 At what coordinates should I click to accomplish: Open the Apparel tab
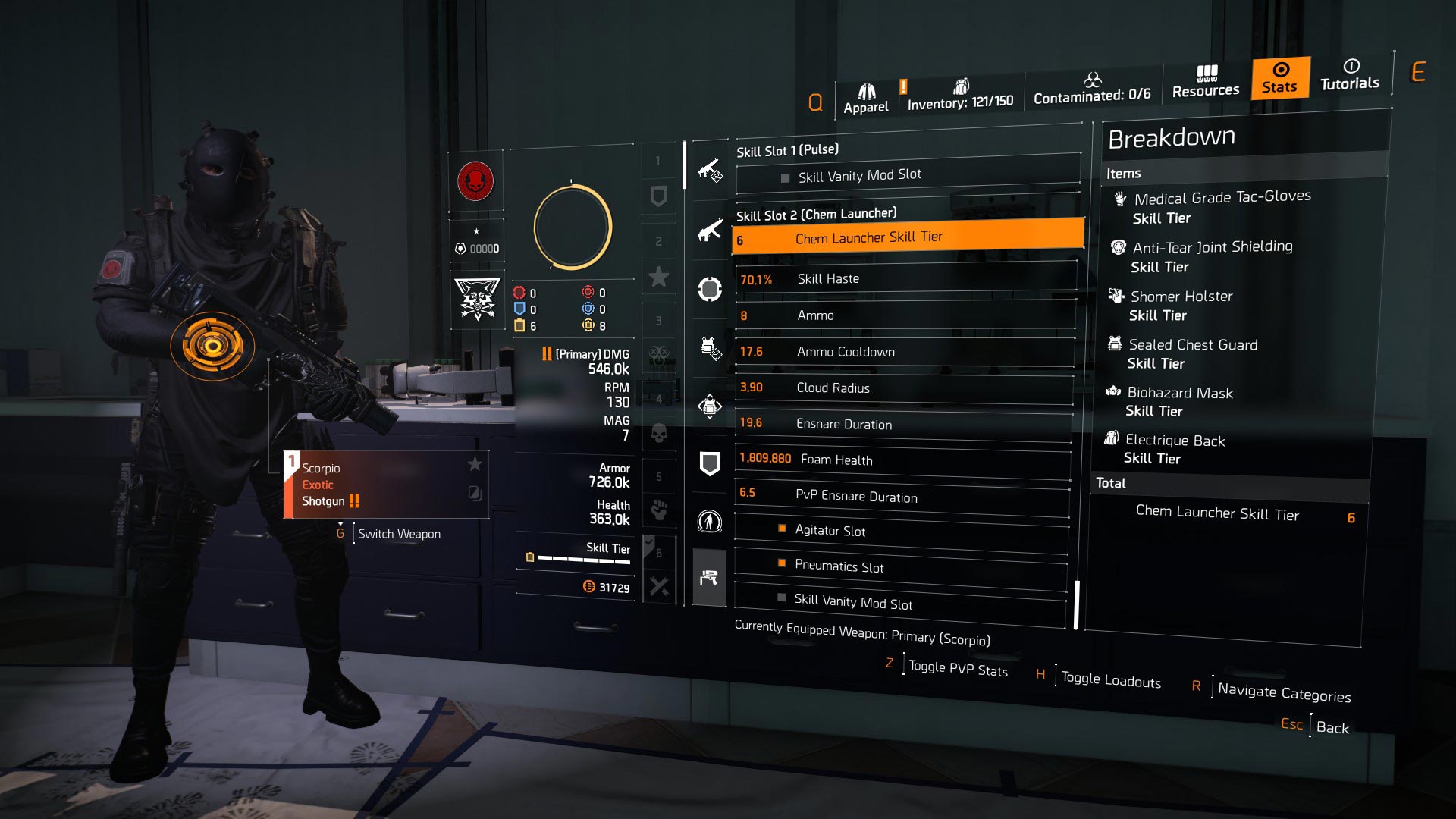click(x=866, y=99)
